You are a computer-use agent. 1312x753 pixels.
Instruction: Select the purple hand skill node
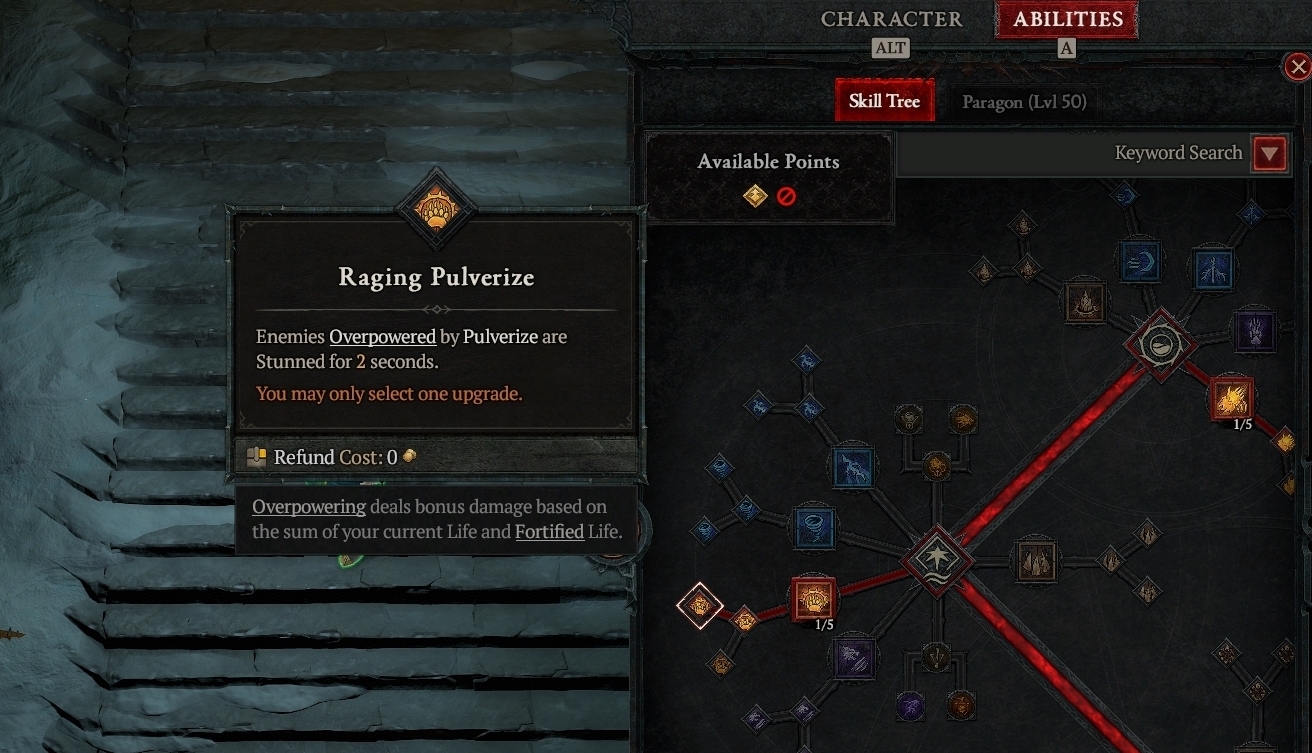(1255, 333)
